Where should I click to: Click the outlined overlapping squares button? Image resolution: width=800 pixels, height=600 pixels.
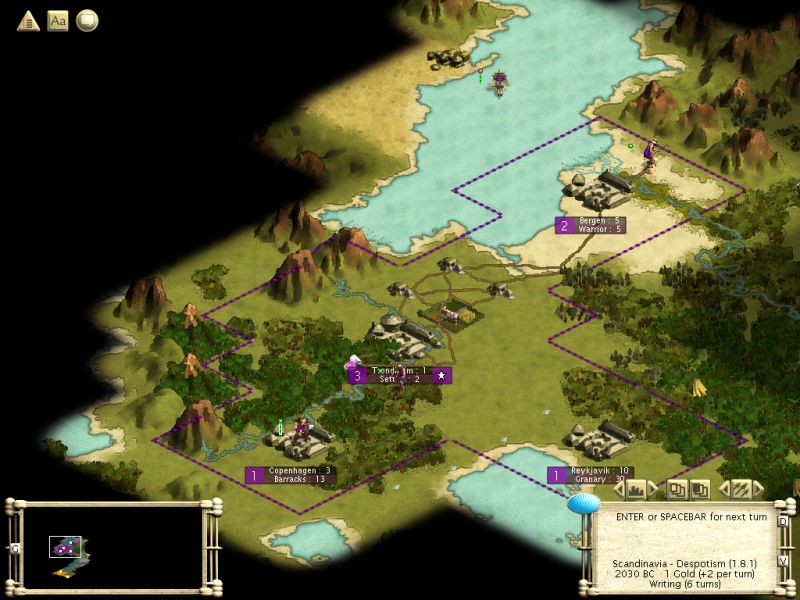click(678, 489)
